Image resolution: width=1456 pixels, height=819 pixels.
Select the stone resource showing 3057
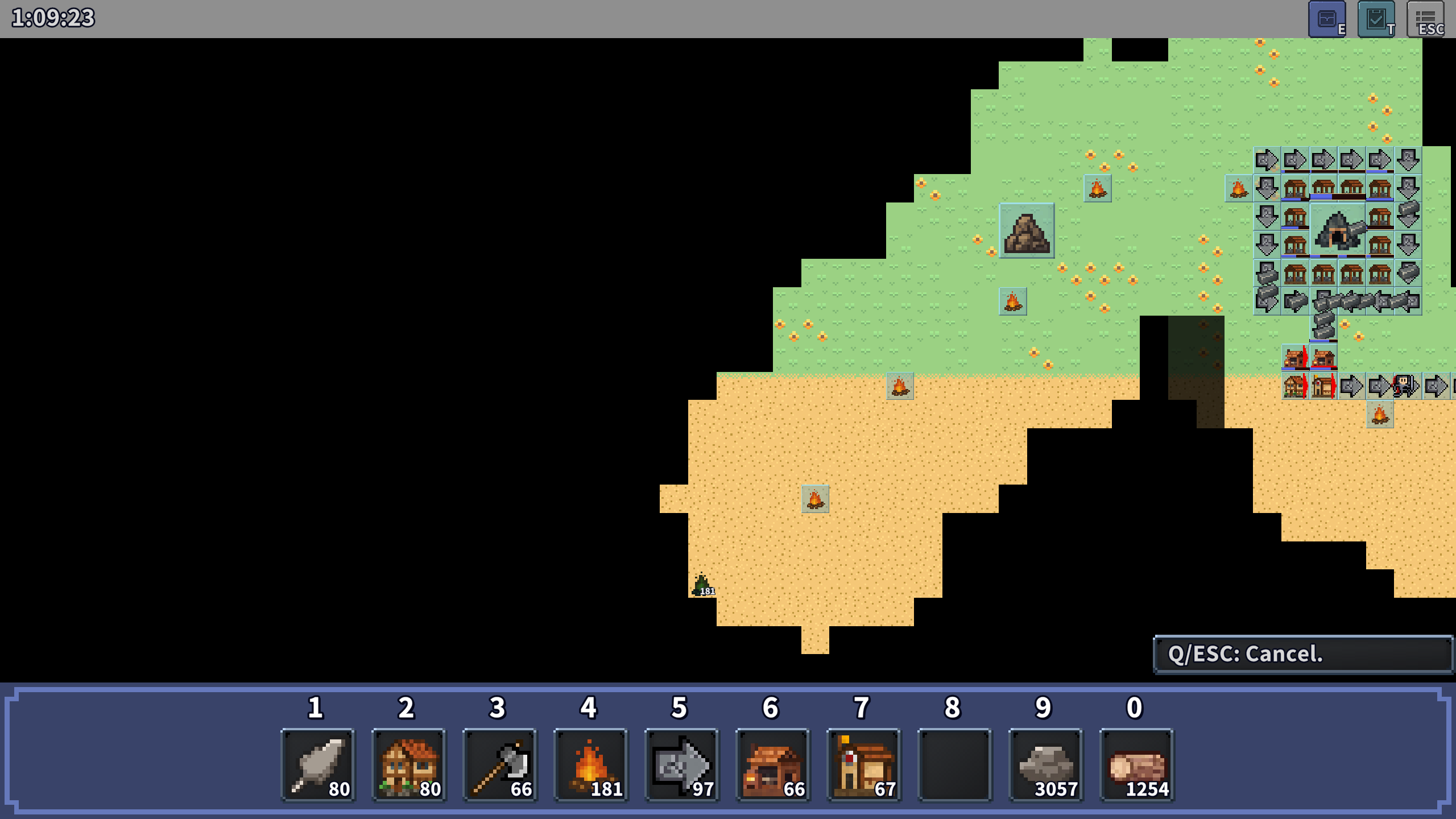click(1045, 764)
